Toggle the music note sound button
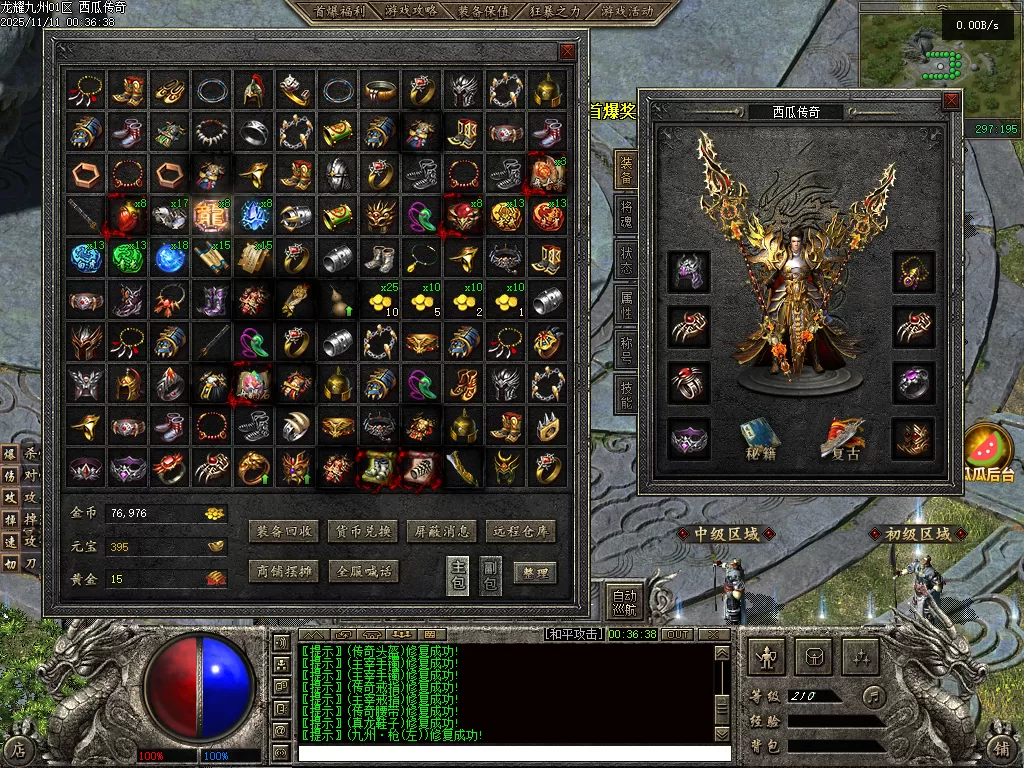Image resolution: width=1024 pixels, height=768 pixels. coord(874,696)
